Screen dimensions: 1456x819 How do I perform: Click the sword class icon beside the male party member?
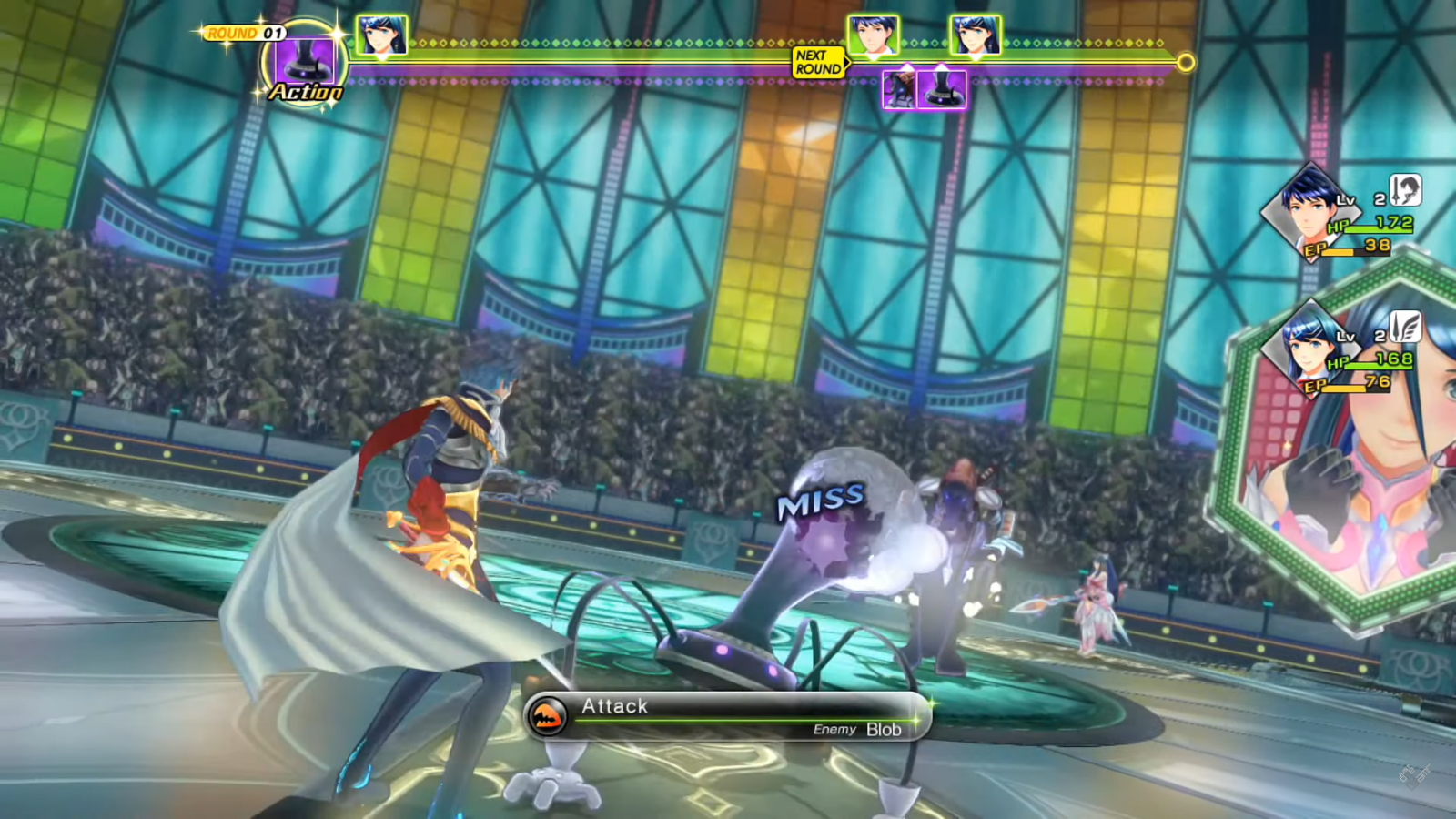(x=1405, y=190)
